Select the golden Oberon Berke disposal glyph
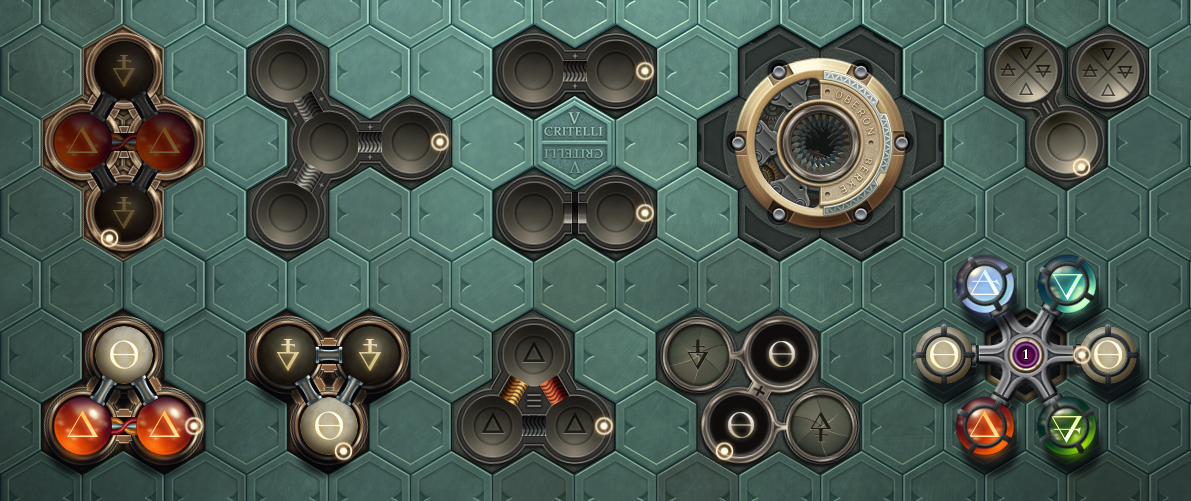 (819, 143)
